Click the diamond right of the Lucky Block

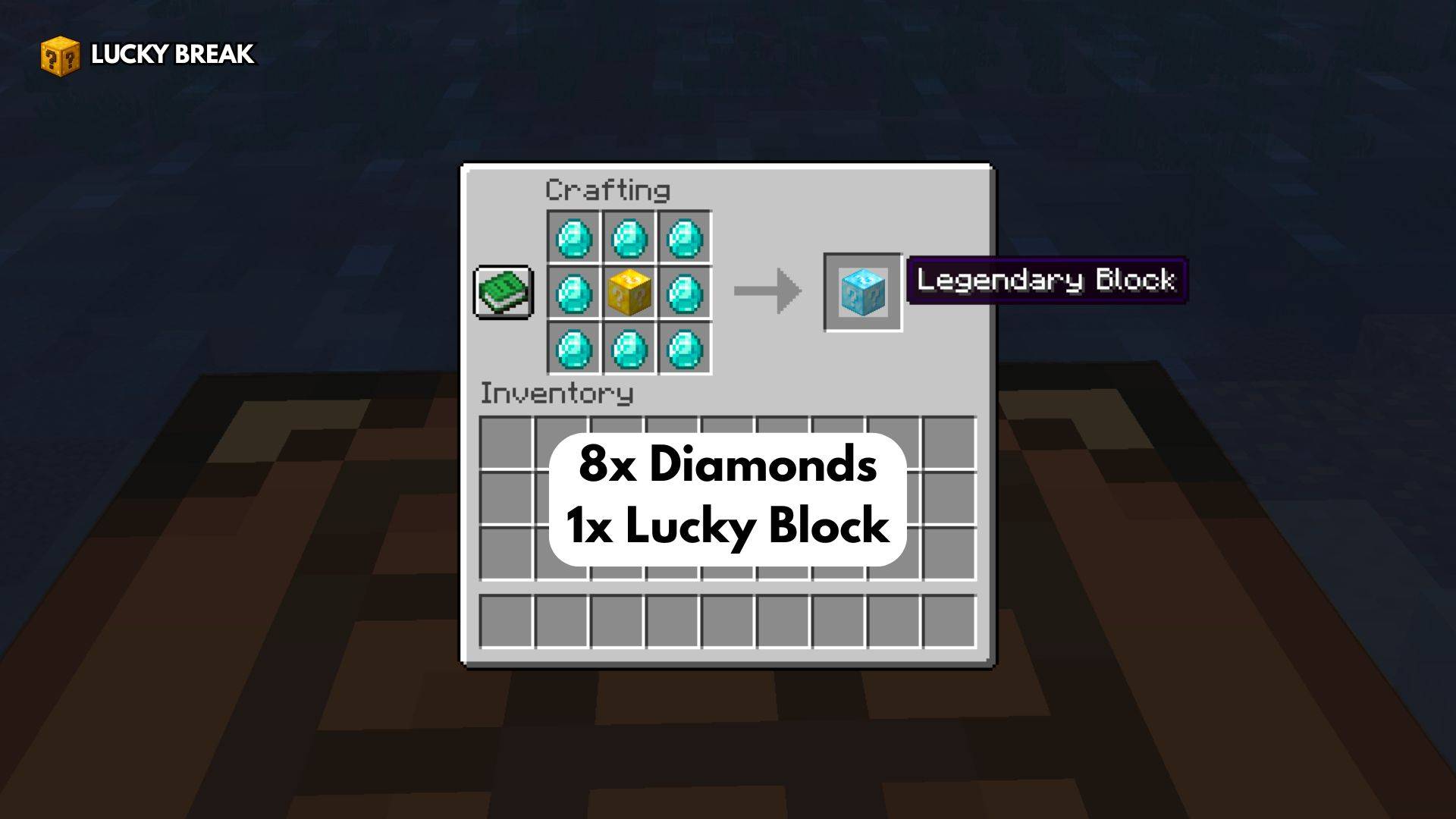[x=684, y=292]
